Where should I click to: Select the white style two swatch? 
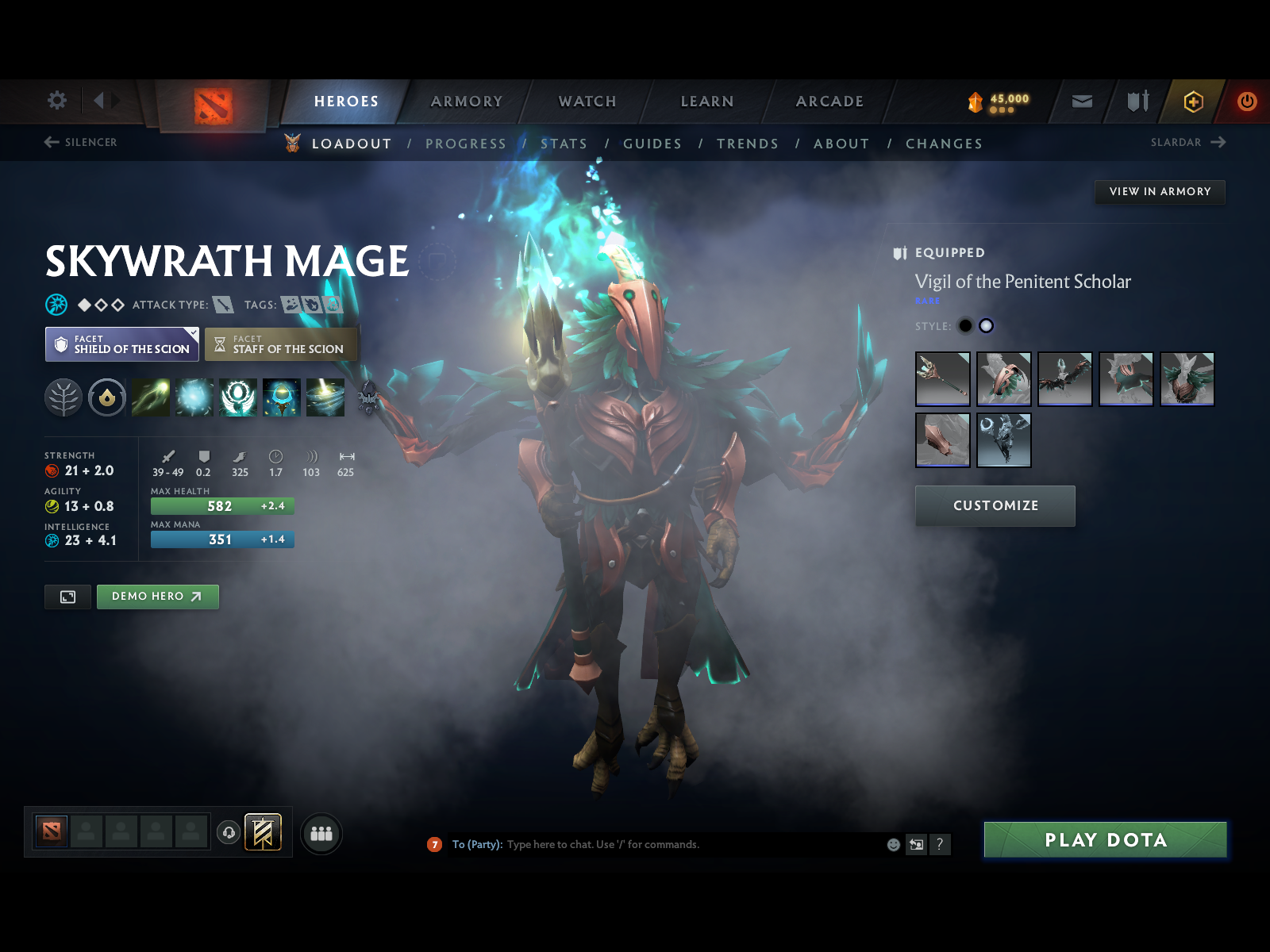[x=985, y=326]
